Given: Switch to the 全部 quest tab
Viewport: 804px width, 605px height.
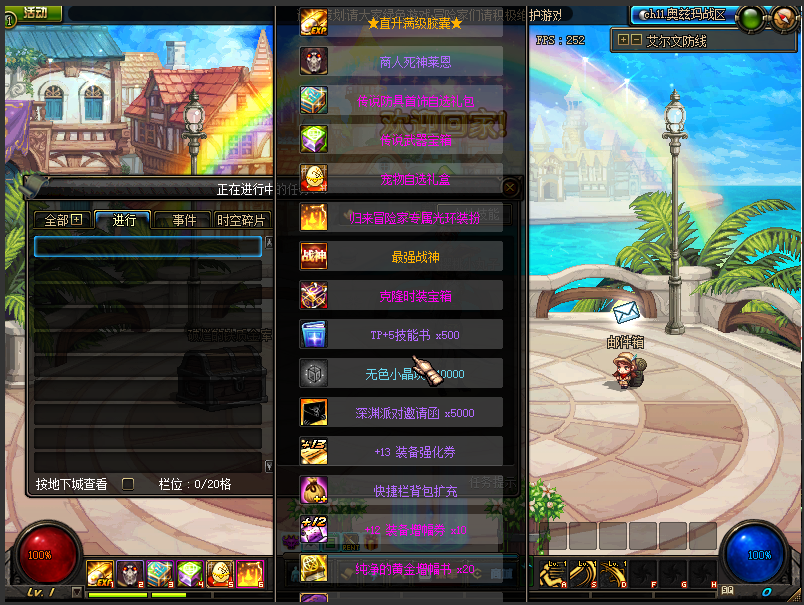Looking at the screenshot, I should click(x=62, y=220).
